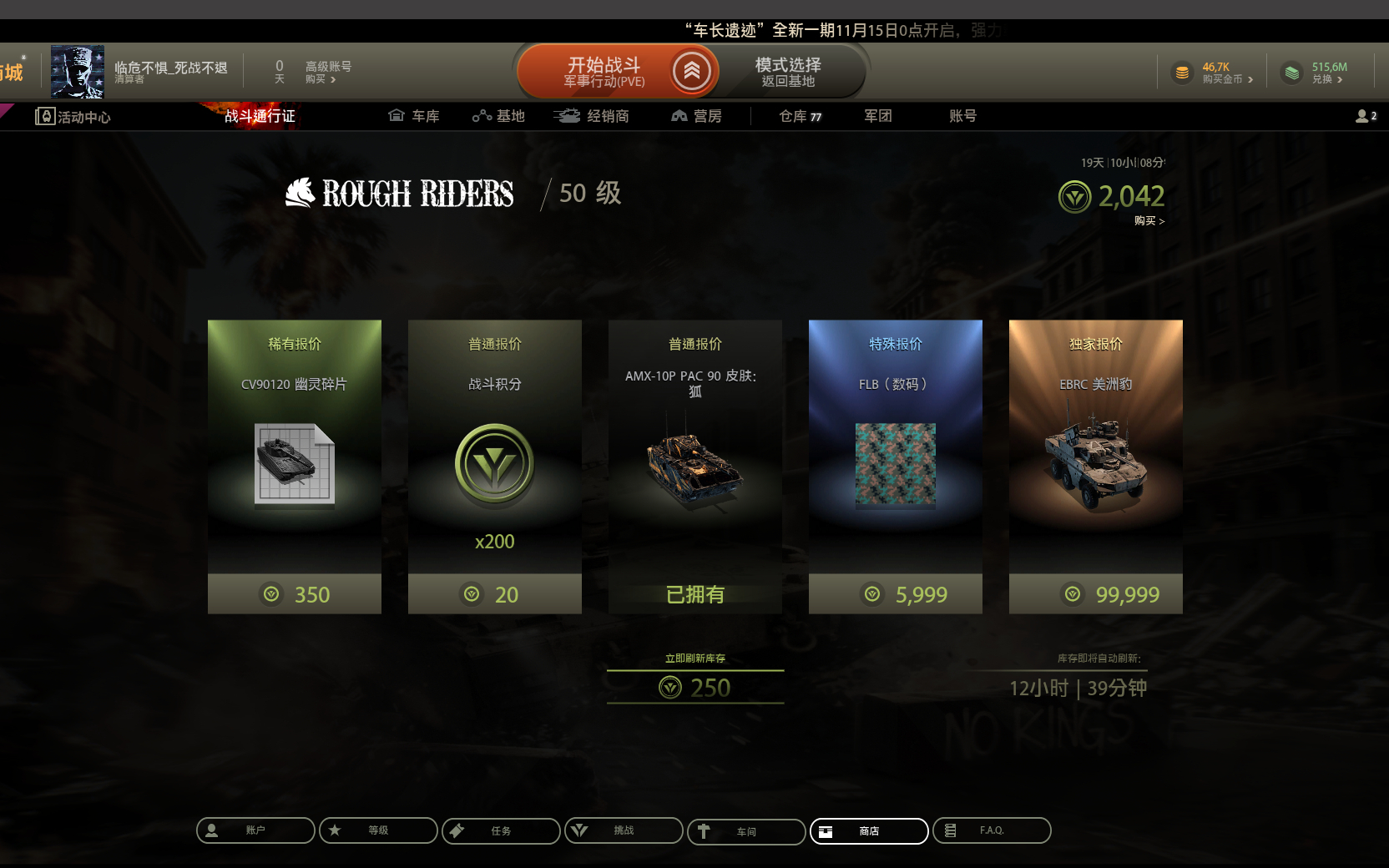Open the 军团 battalion menu
The image size is (1389, 868).
click(877, 116)
